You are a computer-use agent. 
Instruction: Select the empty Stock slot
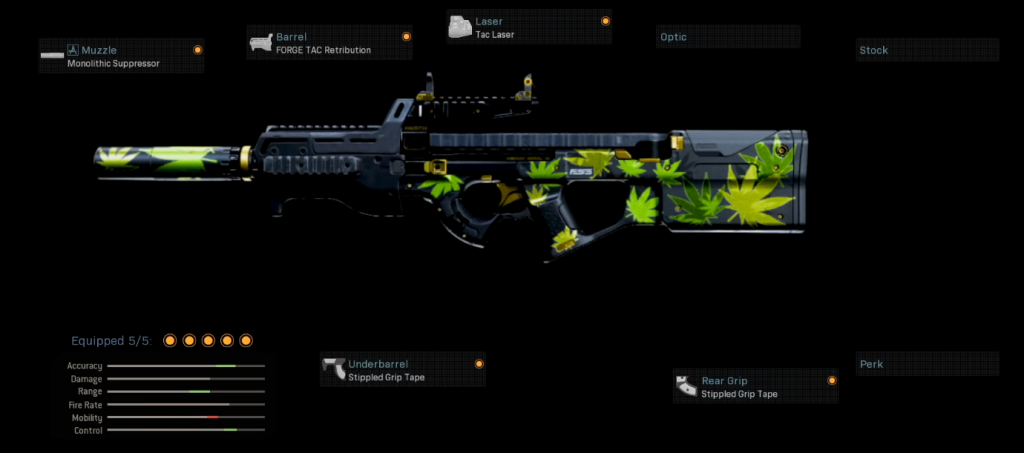click(927, 50)
